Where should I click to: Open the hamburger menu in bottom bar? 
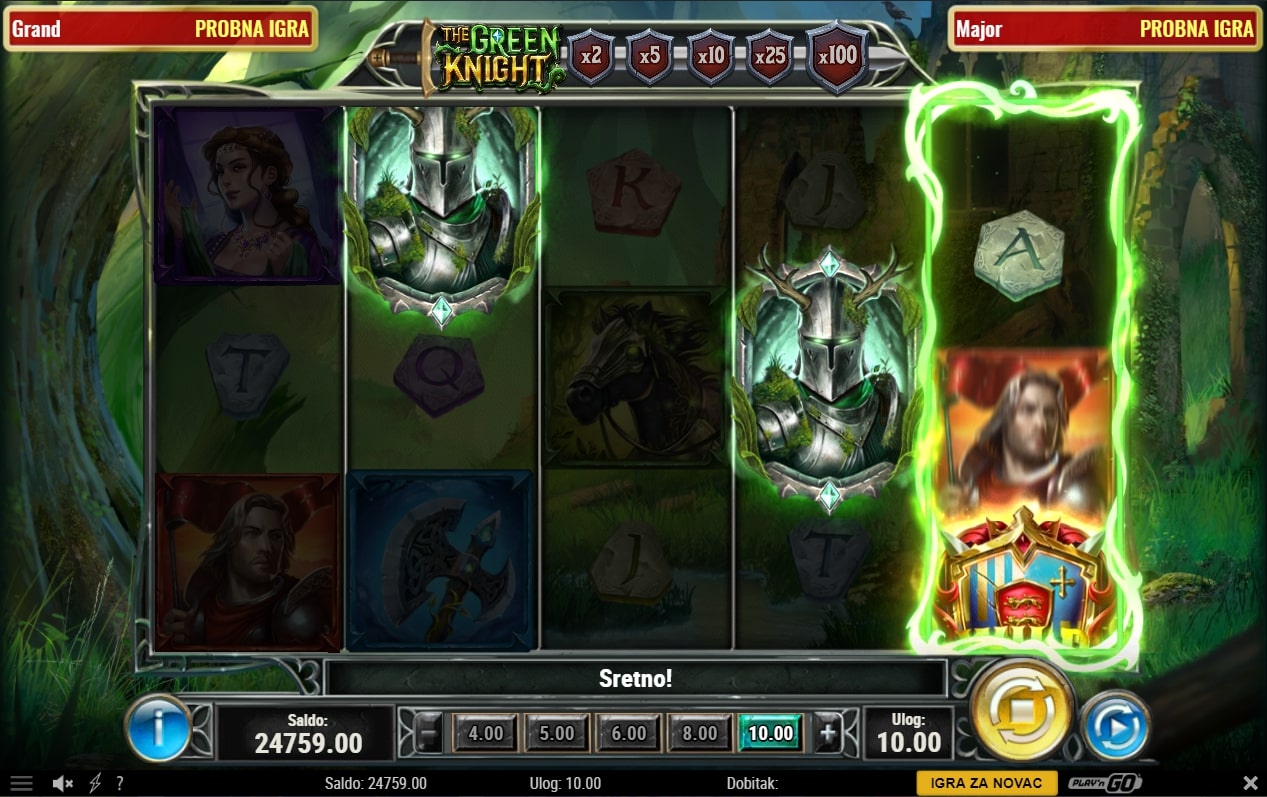pos(21,783)
